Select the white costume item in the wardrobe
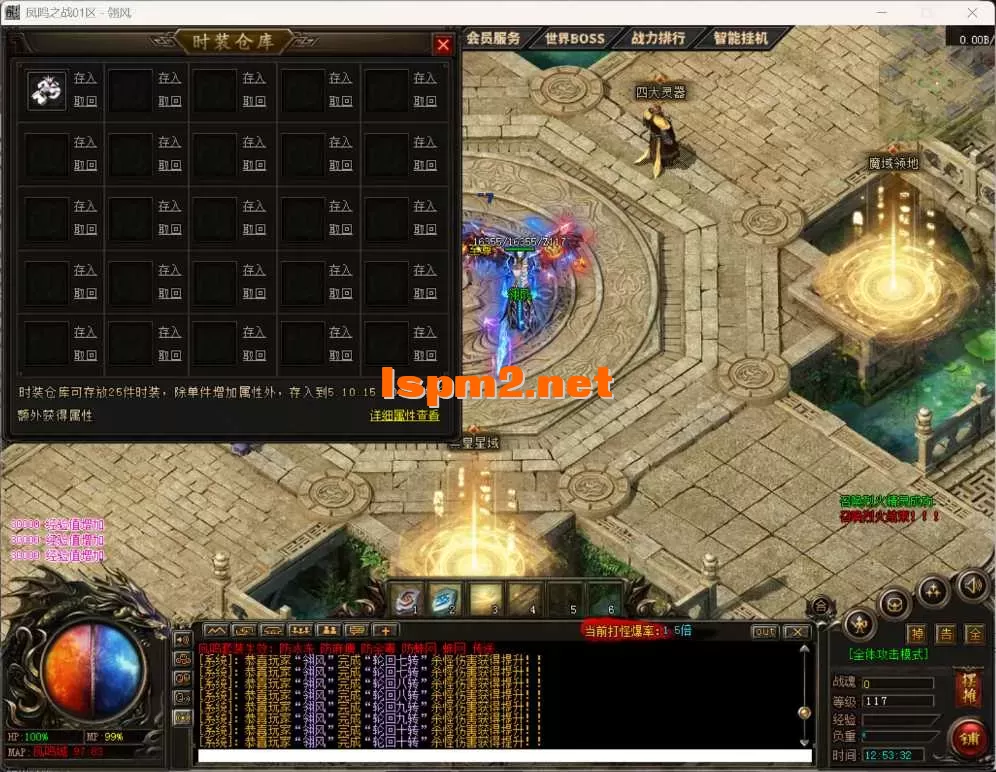Image resolution: width=996 pixels, height=772 pixels. (46, 90)
